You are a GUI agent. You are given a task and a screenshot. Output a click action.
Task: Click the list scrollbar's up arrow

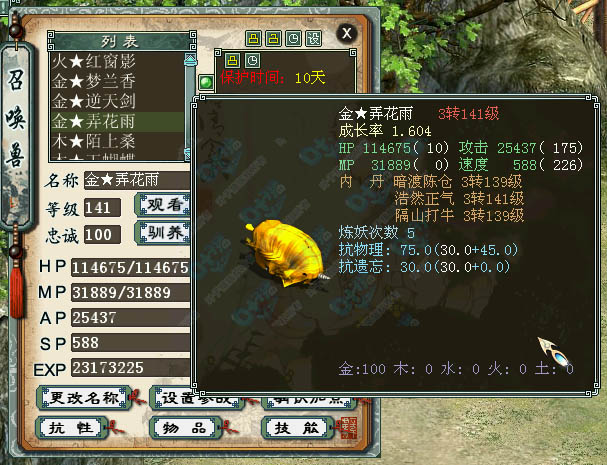190,59
